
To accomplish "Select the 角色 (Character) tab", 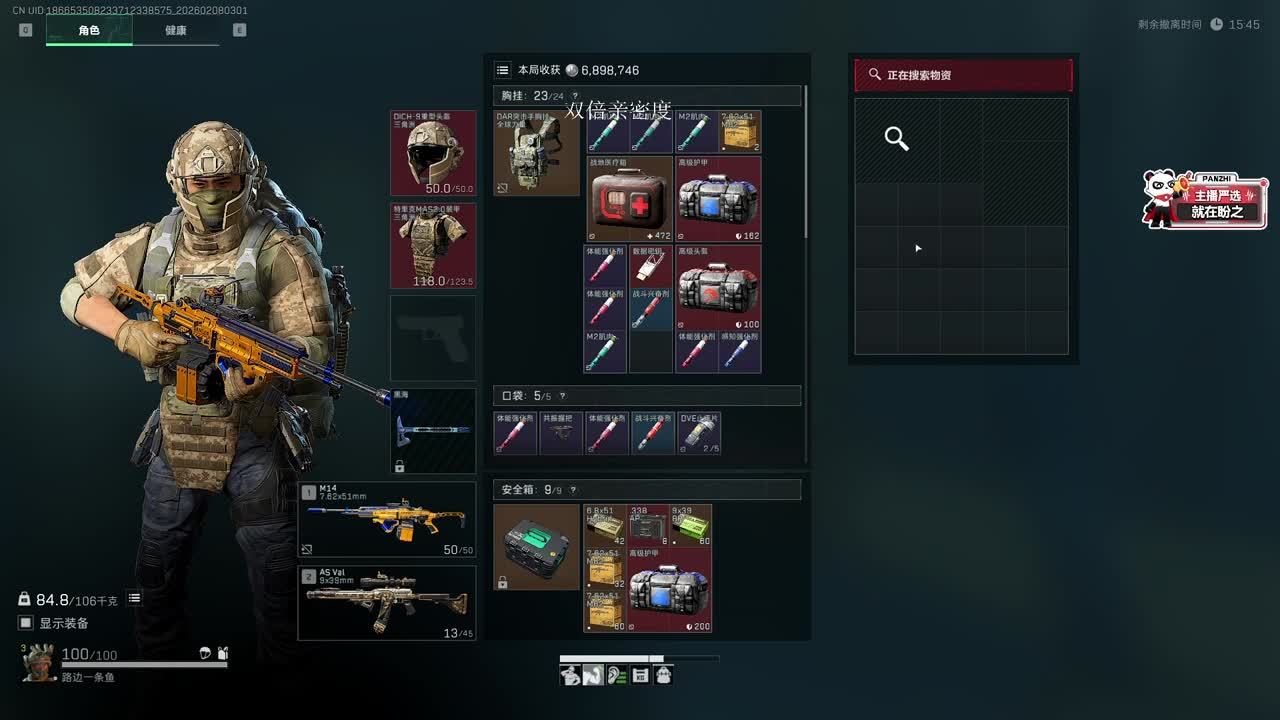I will pyautogui.click(x=89, y=30).
